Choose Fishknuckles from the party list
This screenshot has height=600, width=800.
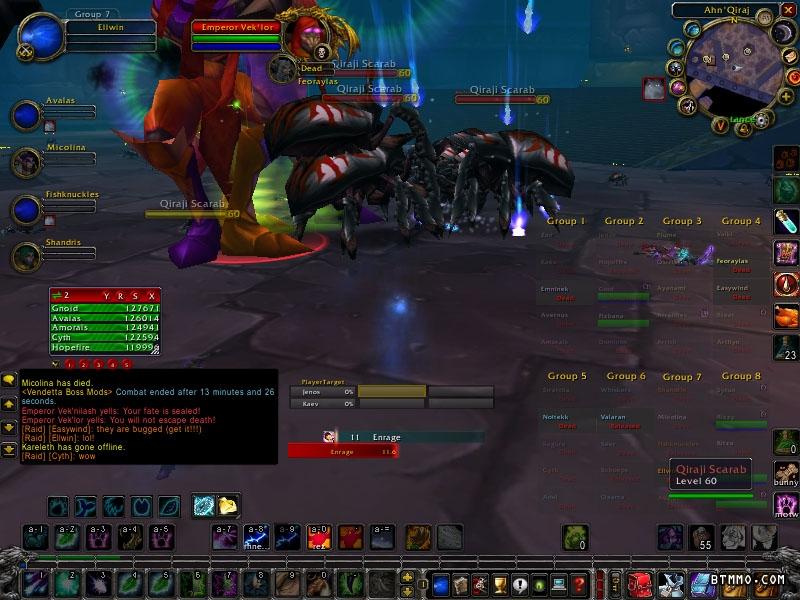pyautogui.click(x=26, y=209)
